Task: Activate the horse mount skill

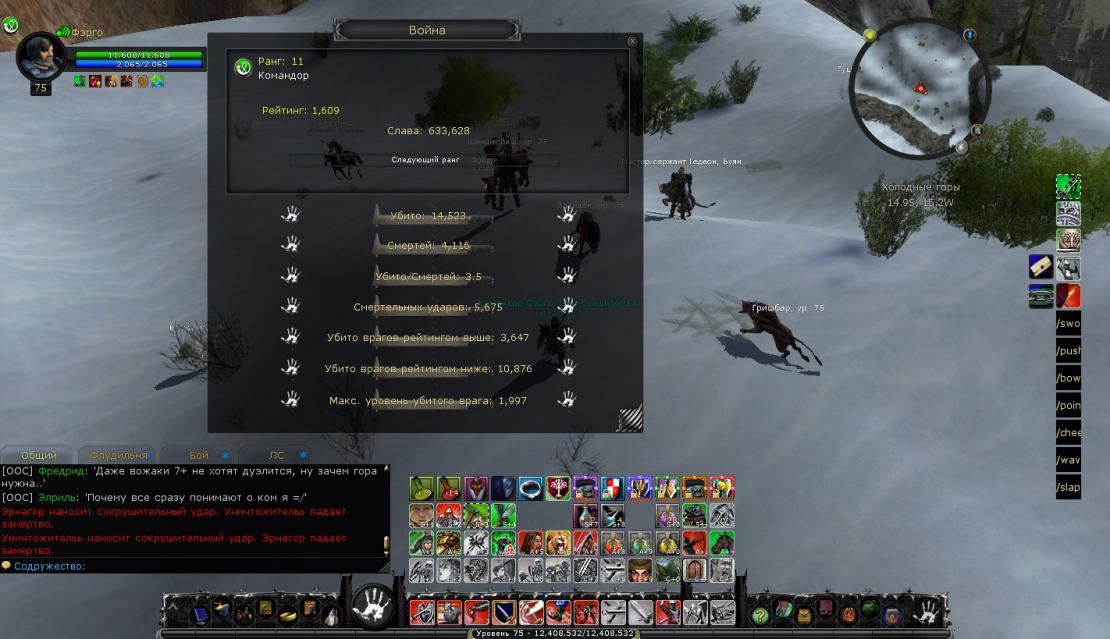Action: (x=721, y=543)
